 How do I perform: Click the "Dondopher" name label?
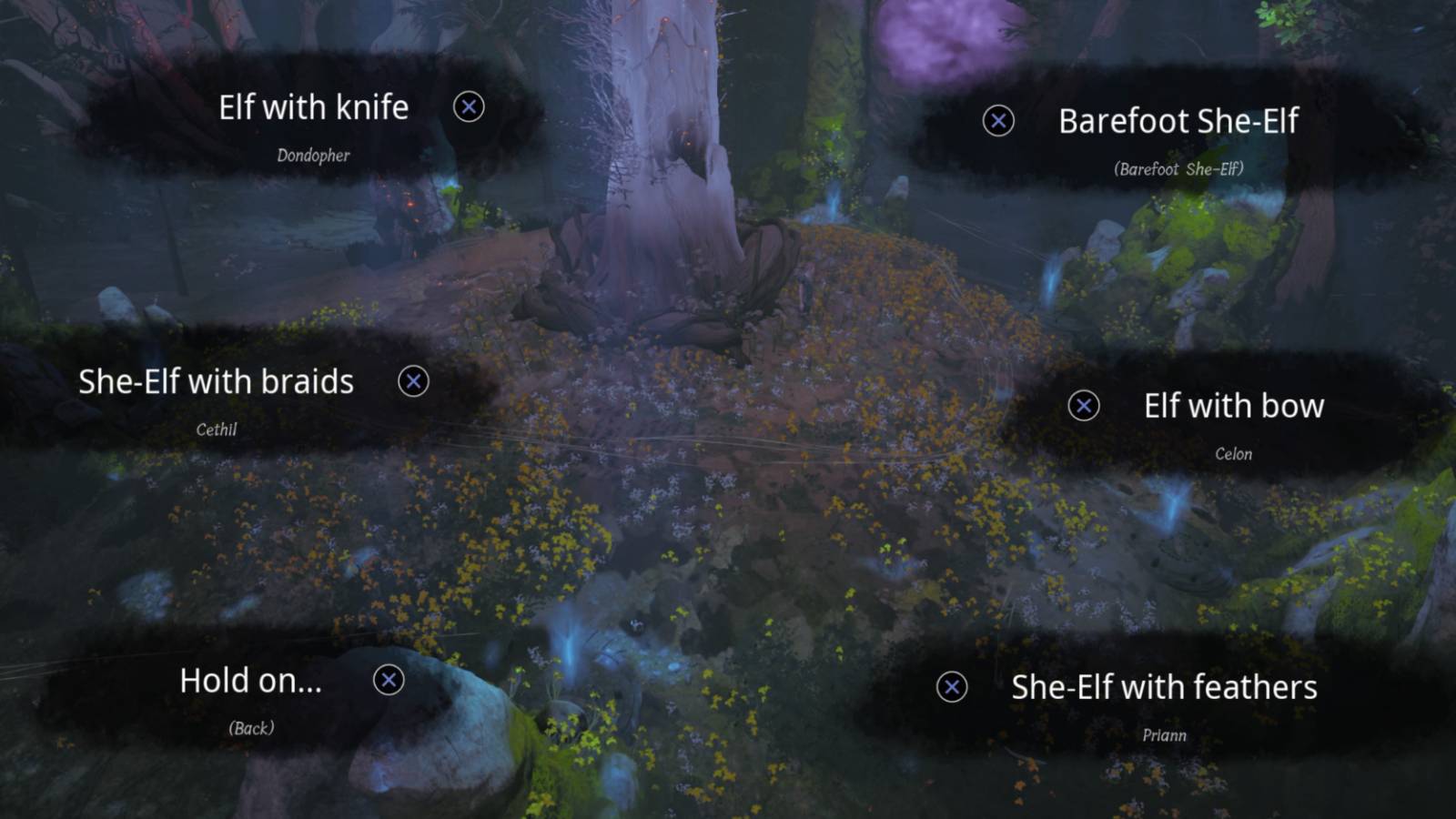click(x=312, y=155)
